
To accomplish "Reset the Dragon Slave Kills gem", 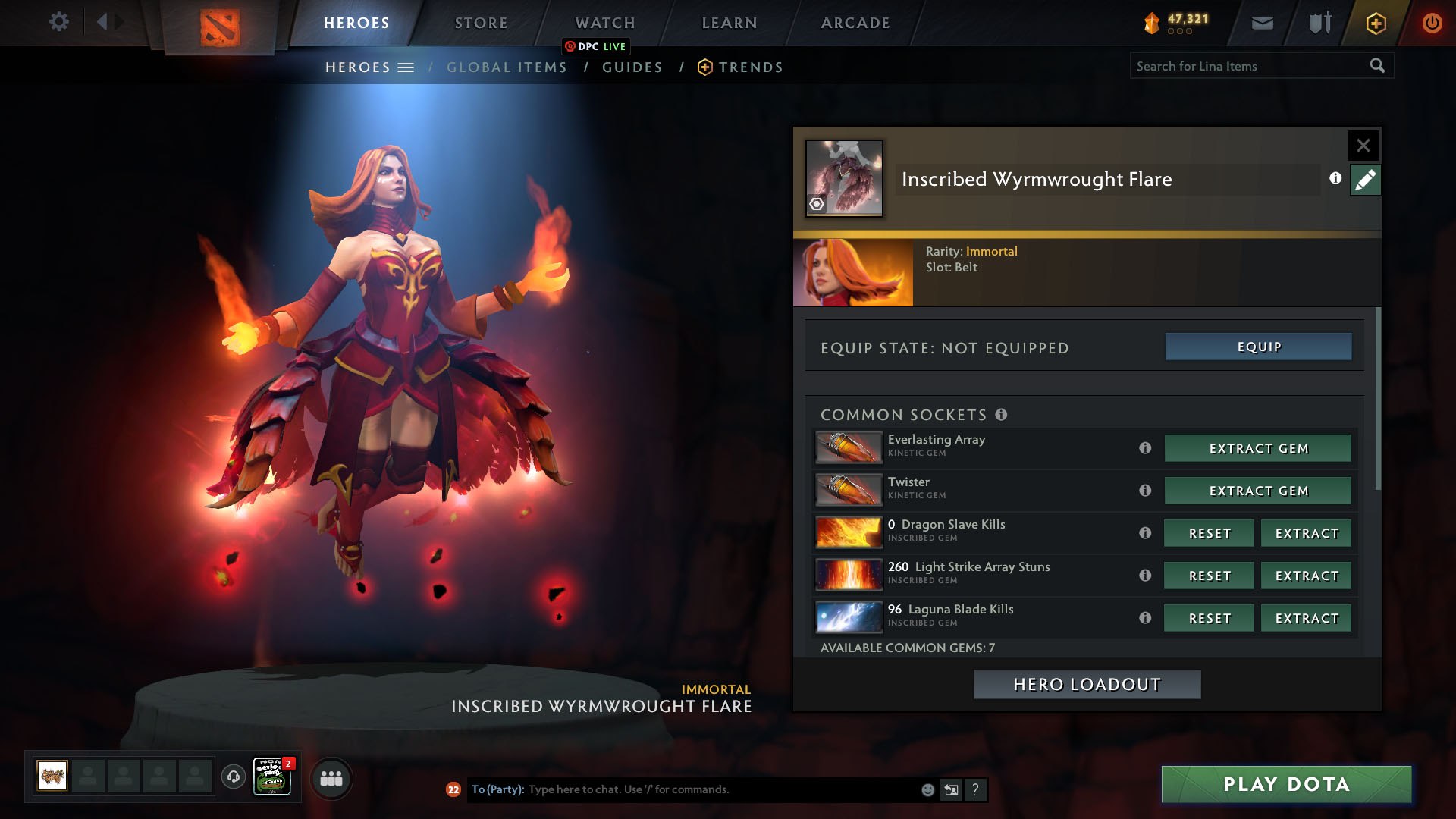I will [x=1209, y=533].
